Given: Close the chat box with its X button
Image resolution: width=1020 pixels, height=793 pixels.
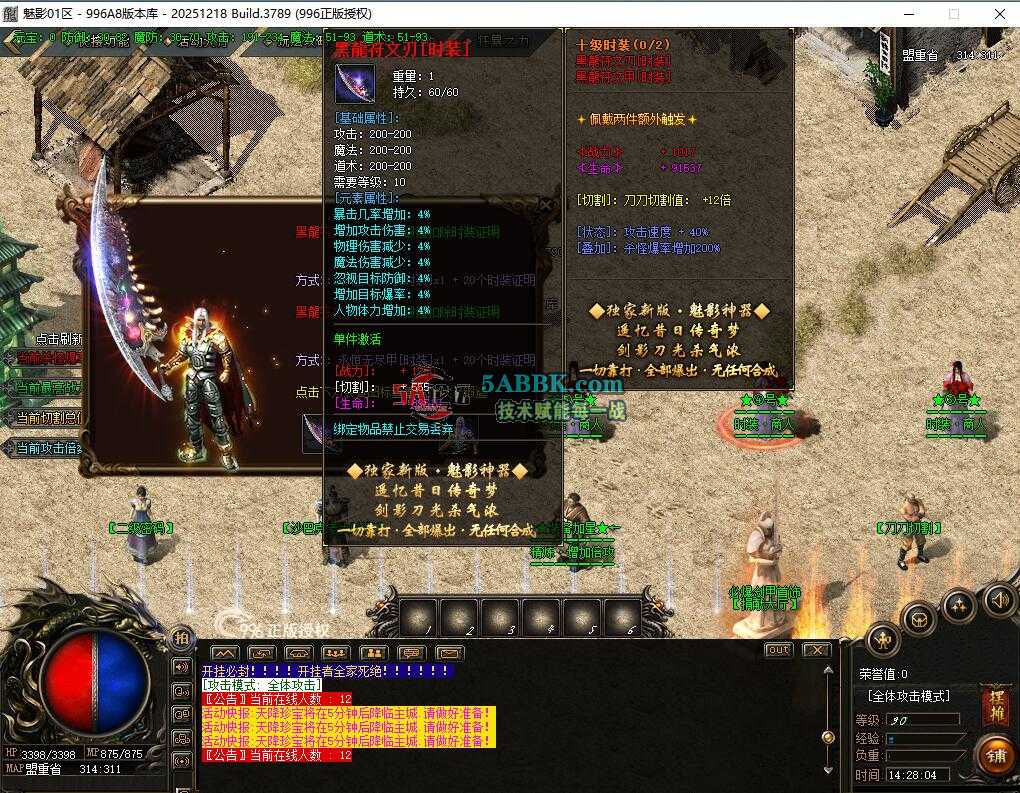Looking at the screenshot, I should tap(816, 650).
